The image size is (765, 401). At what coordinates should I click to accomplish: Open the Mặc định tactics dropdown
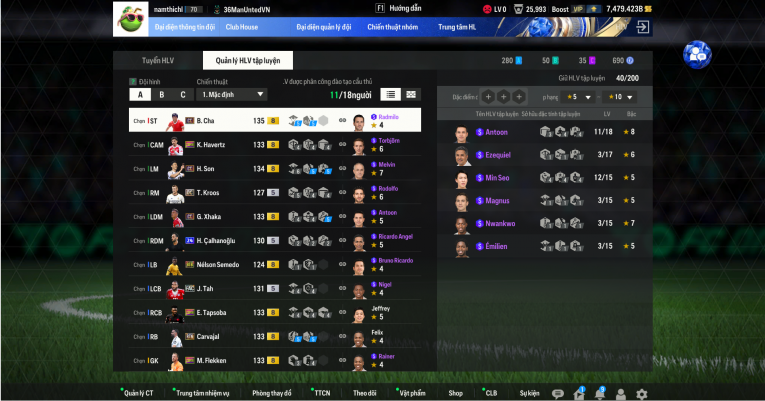[x=232, y=95]
